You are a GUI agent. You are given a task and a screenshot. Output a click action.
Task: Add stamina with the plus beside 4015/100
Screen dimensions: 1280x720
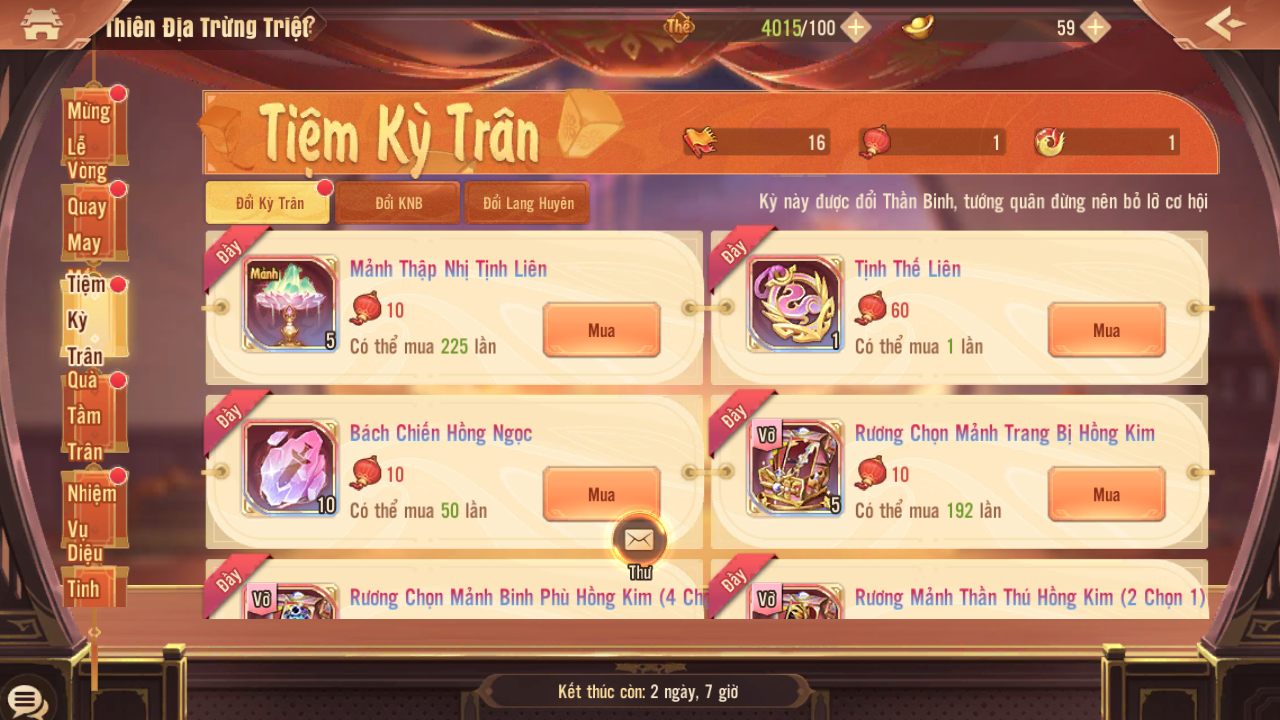click(x=855, y=28)
